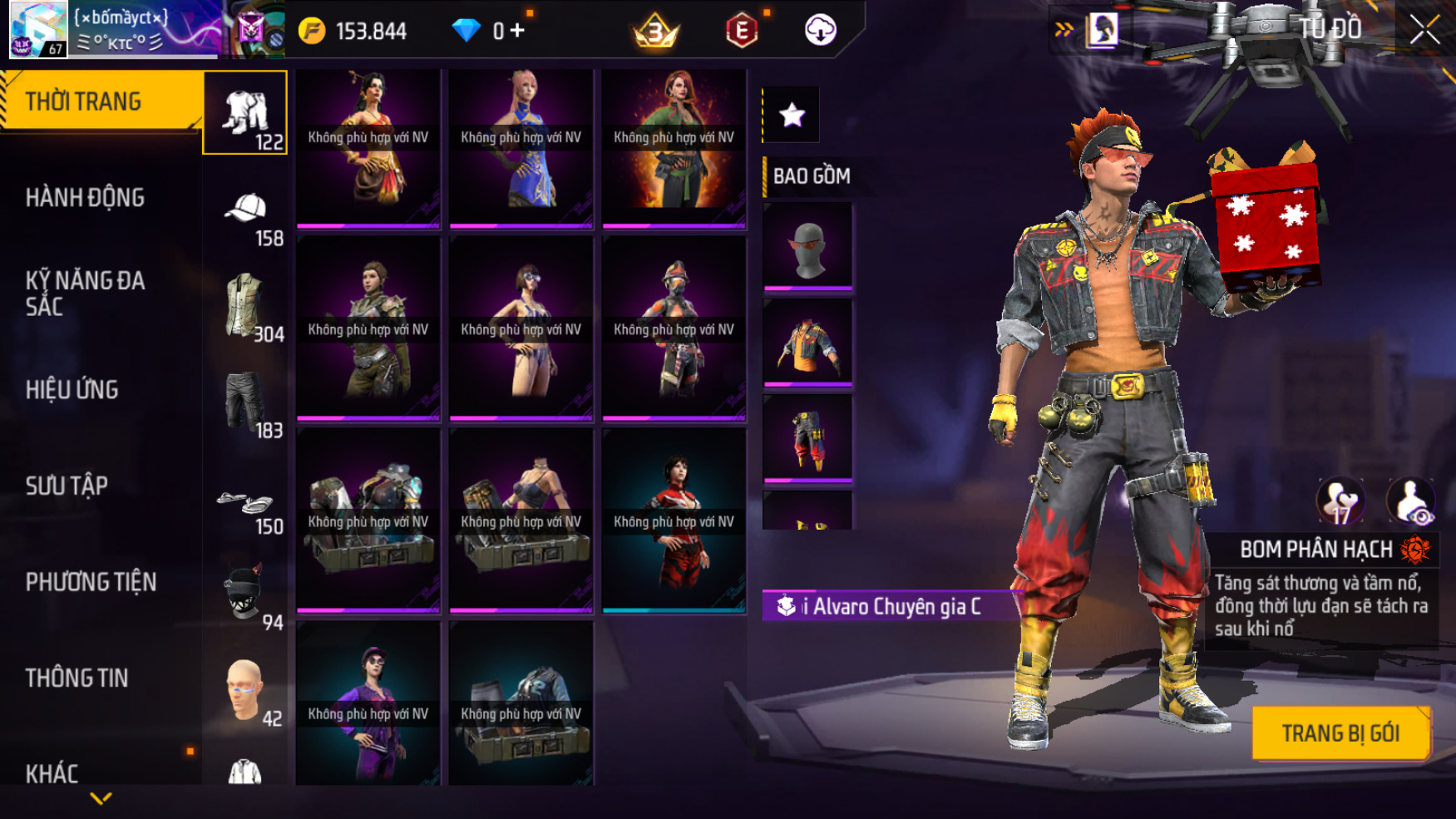The image size is (1456, 819).
Task: Open the PHƯƠNG TIỆN category
Action: coord(91,582)
